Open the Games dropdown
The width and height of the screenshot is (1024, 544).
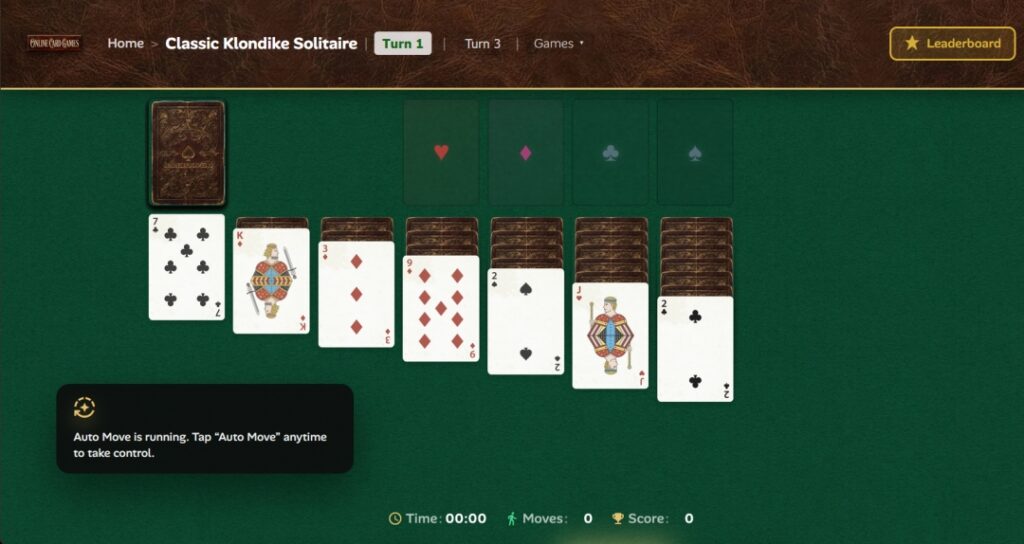click(x=558, y=44)
